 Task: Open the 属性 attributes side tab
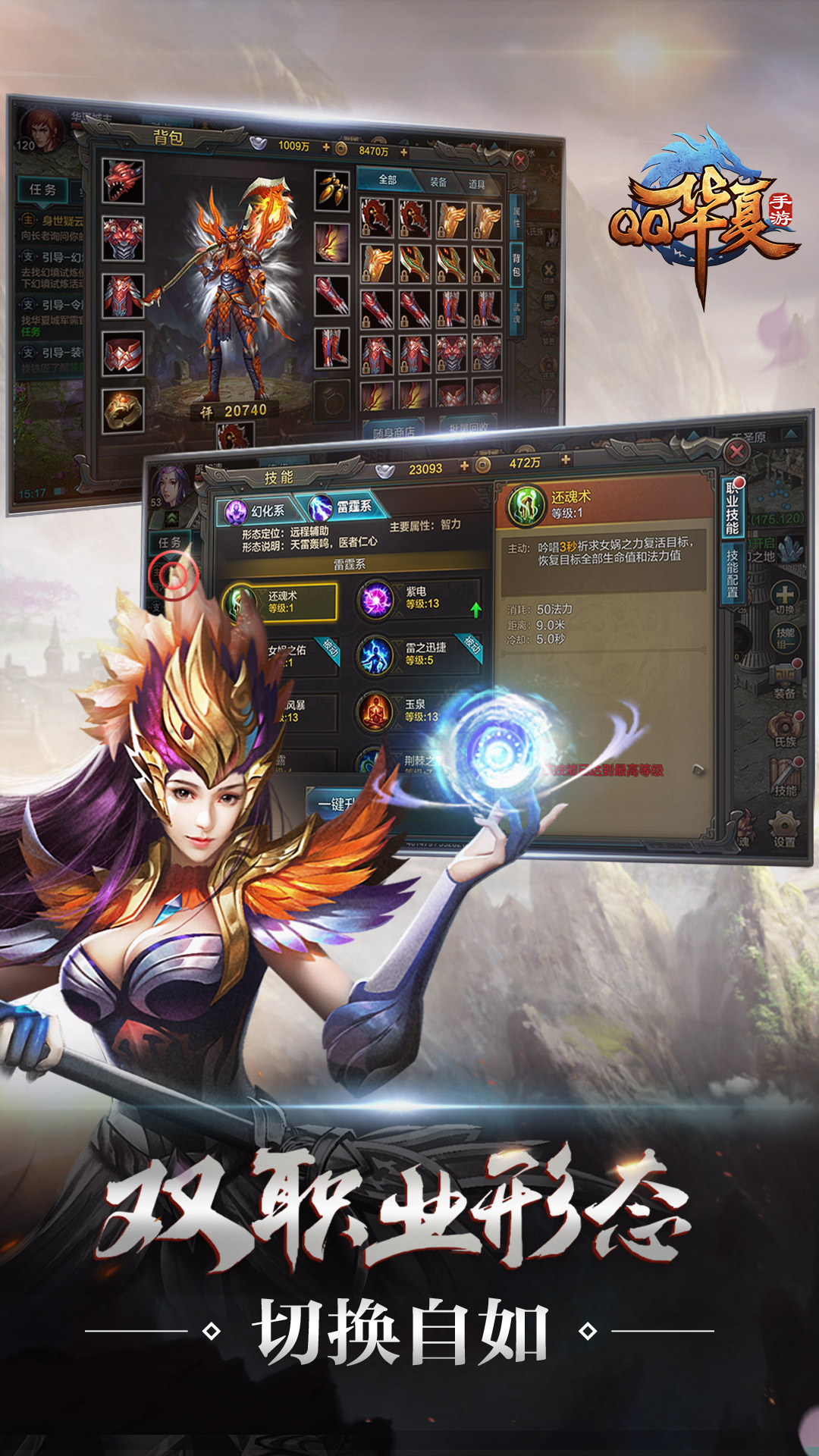pyautogui.click(x=516, y=218)
